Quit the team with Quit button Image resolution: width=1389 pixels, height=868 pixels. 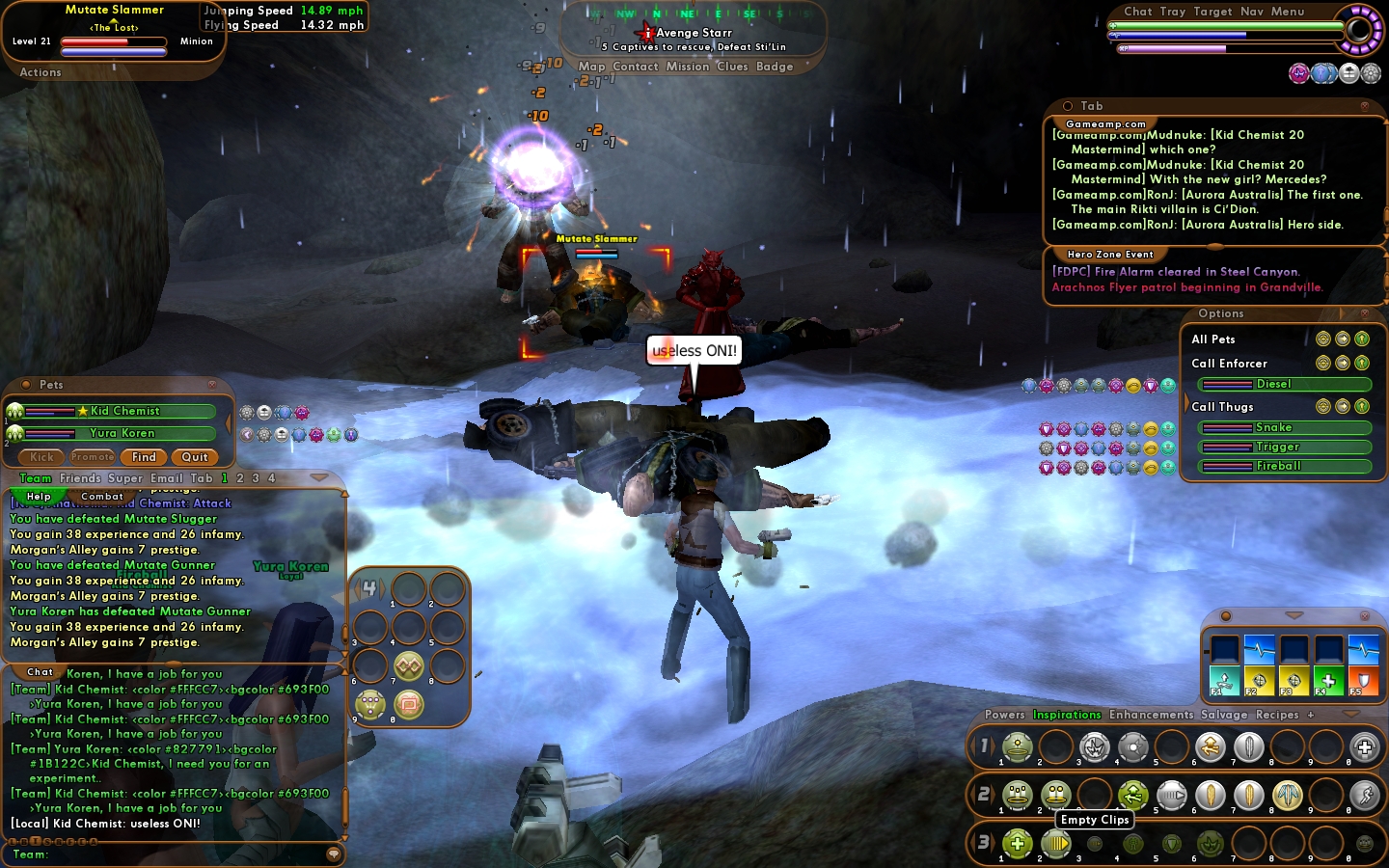pos(195,457)
